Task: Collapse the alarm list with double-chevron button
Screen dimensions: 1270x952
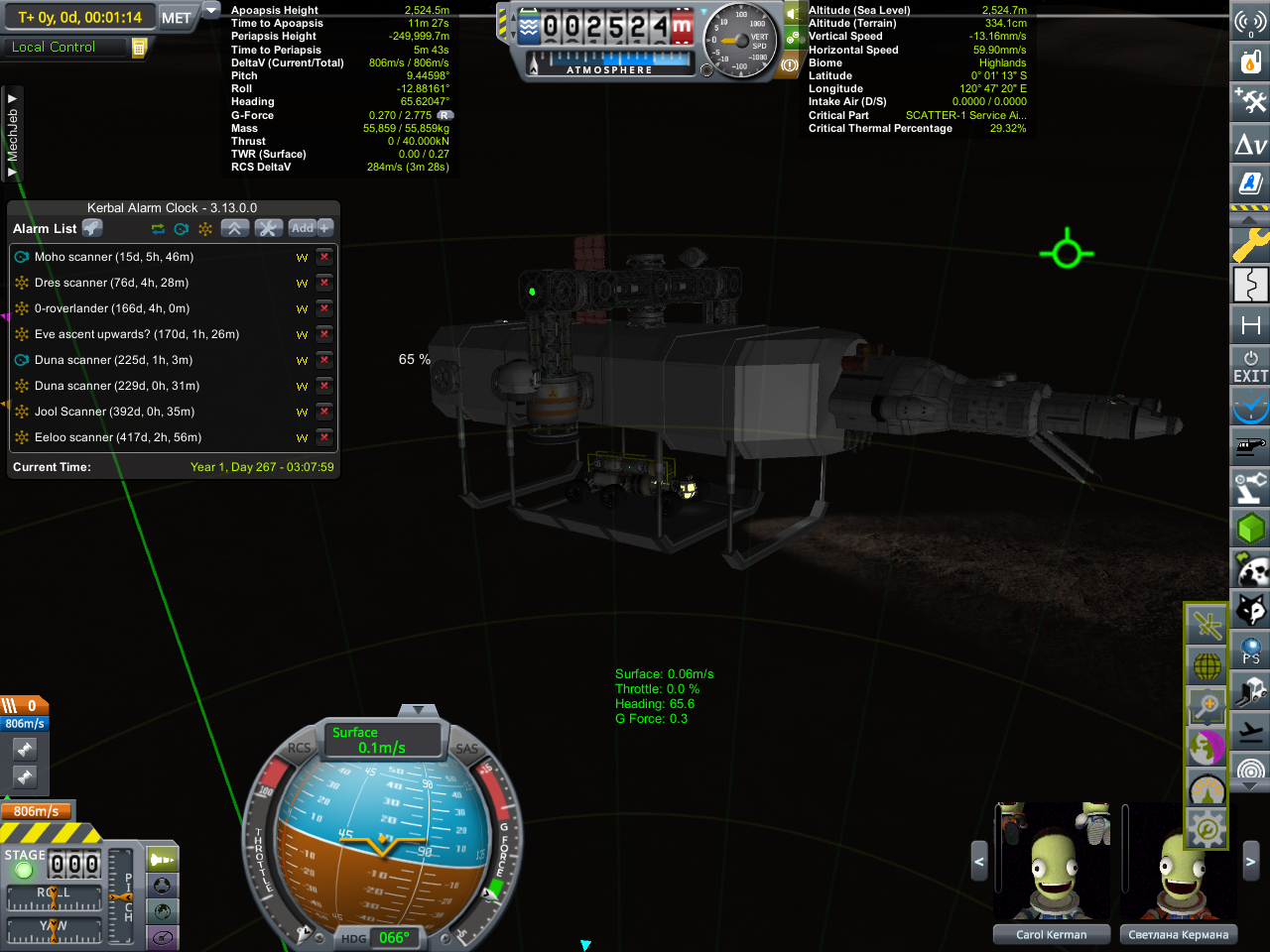Action: click(234, 228)
